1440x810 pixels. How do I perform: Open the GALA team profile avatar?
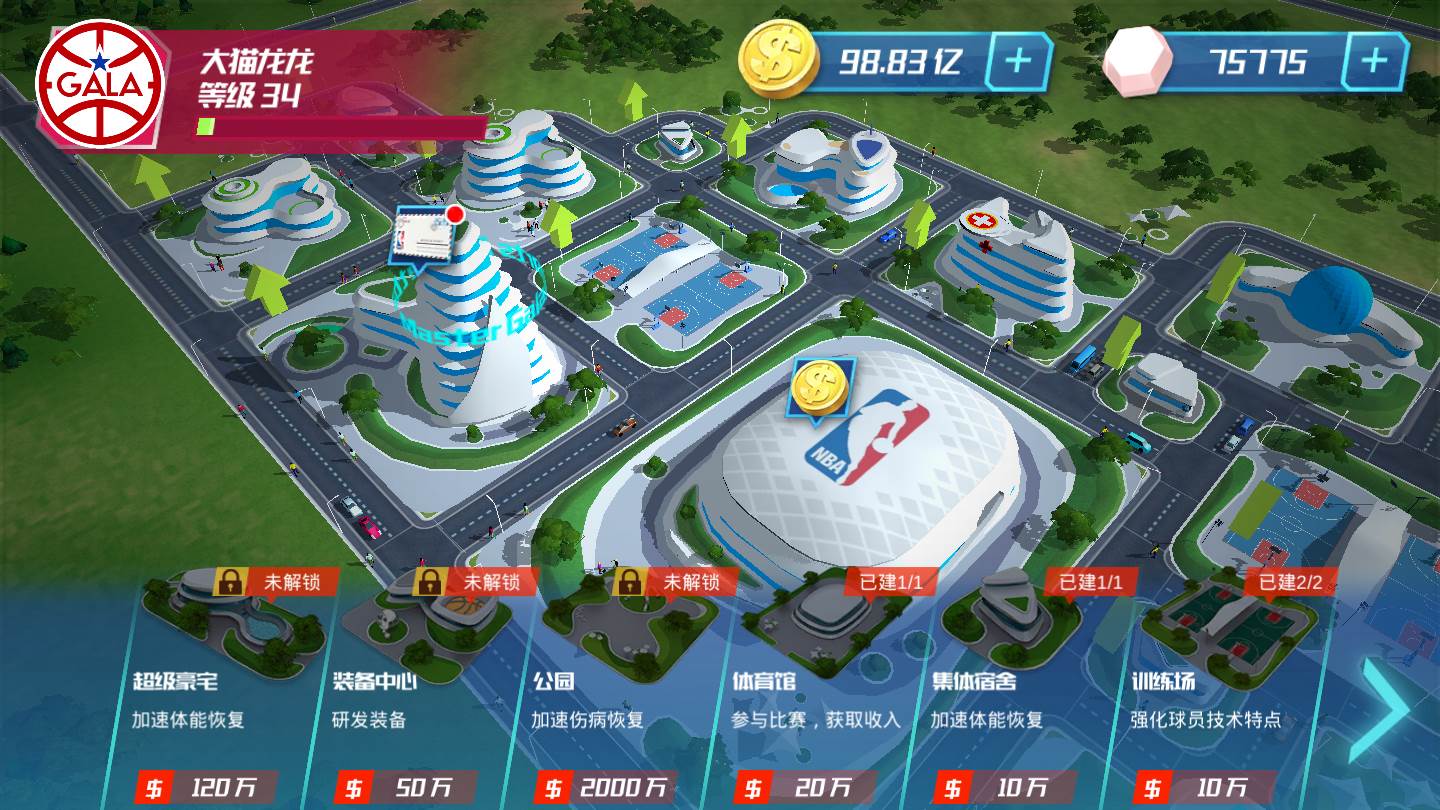coord(100,84)
